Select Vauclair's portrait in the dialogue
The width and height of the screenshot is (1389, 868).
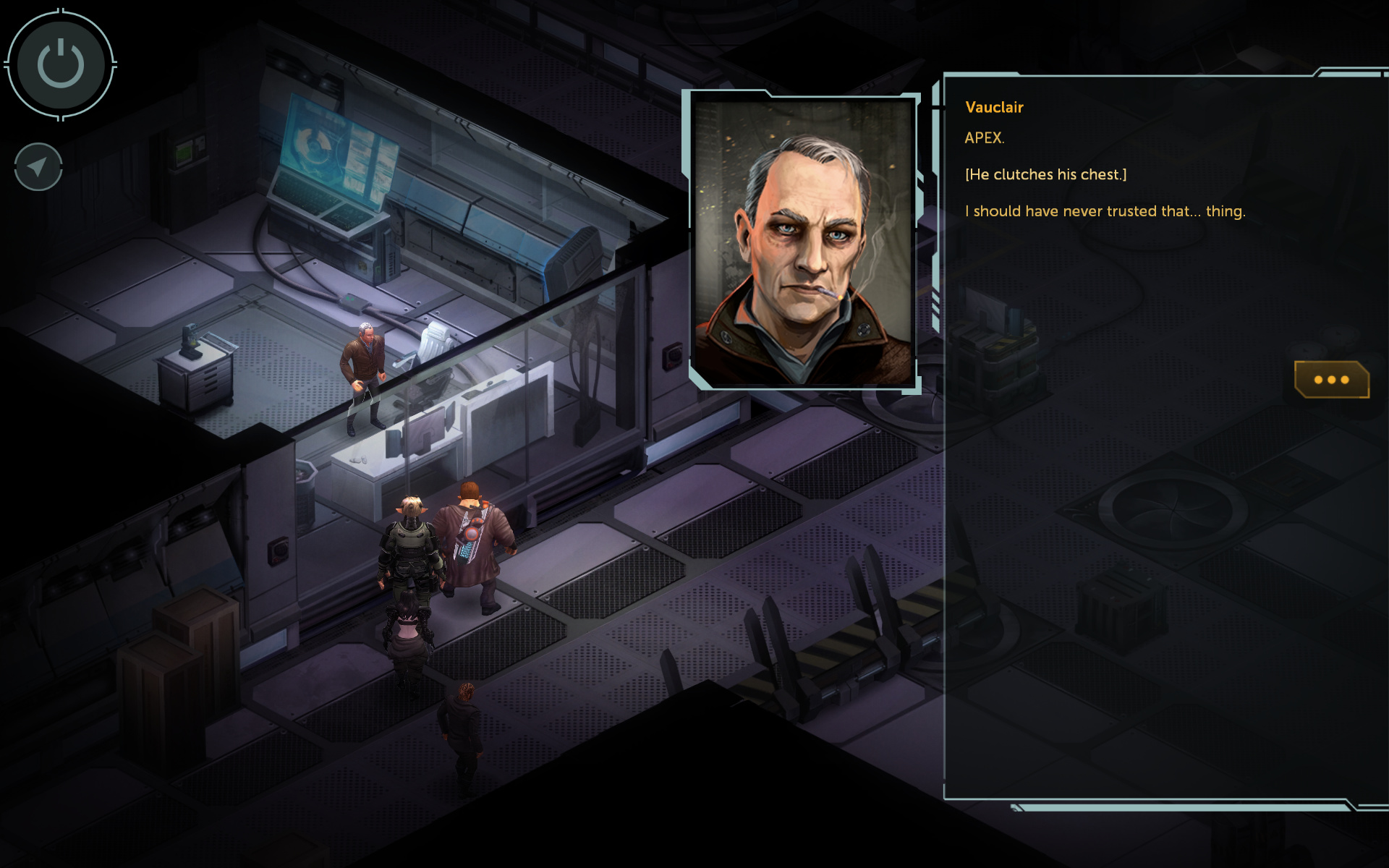[803, 242]
